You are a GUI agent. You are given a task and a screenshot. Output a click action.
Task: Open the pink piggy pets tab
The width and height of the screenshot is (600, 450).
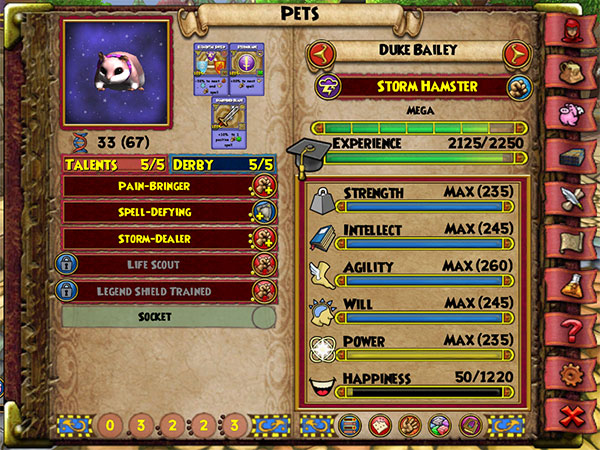point(571,112)
